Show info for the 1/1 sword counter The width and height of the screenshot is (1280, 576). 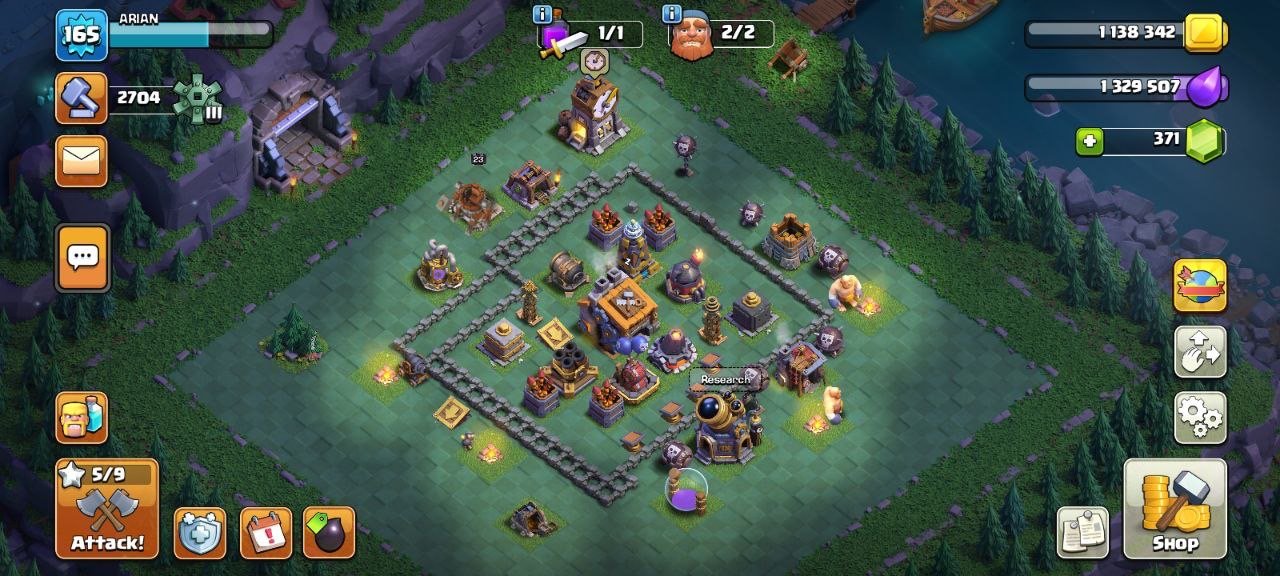543,14
